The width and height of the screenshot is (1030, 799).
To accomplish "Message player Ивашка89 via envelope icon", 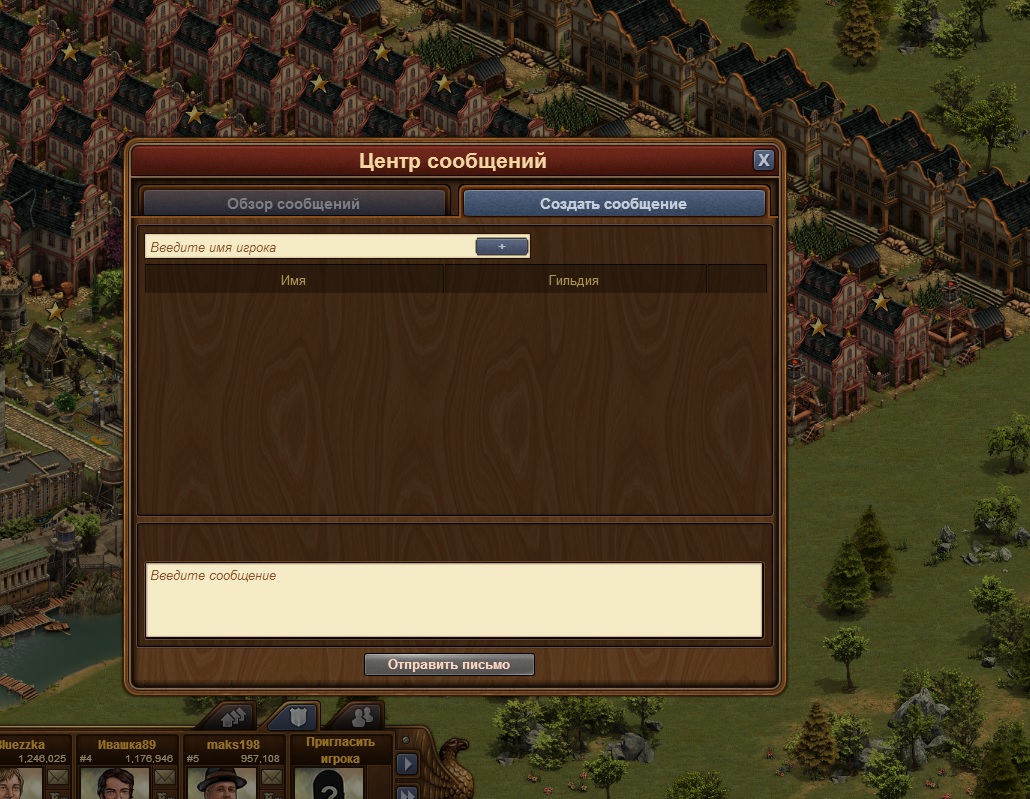I will (x=163, y=776).
